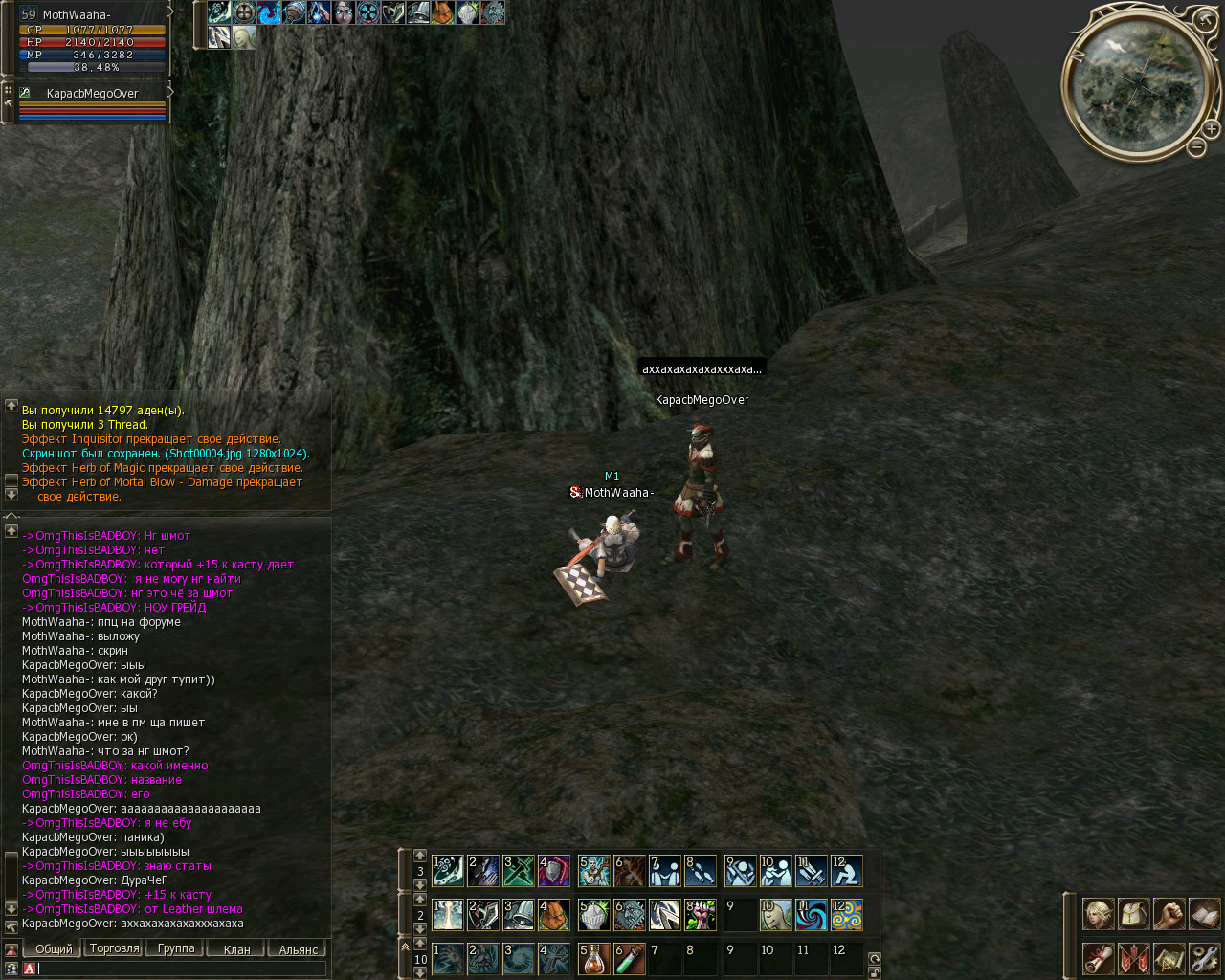Open the skills book icon
This screenshot has height=980, width=1225.
coord(1204,914)
